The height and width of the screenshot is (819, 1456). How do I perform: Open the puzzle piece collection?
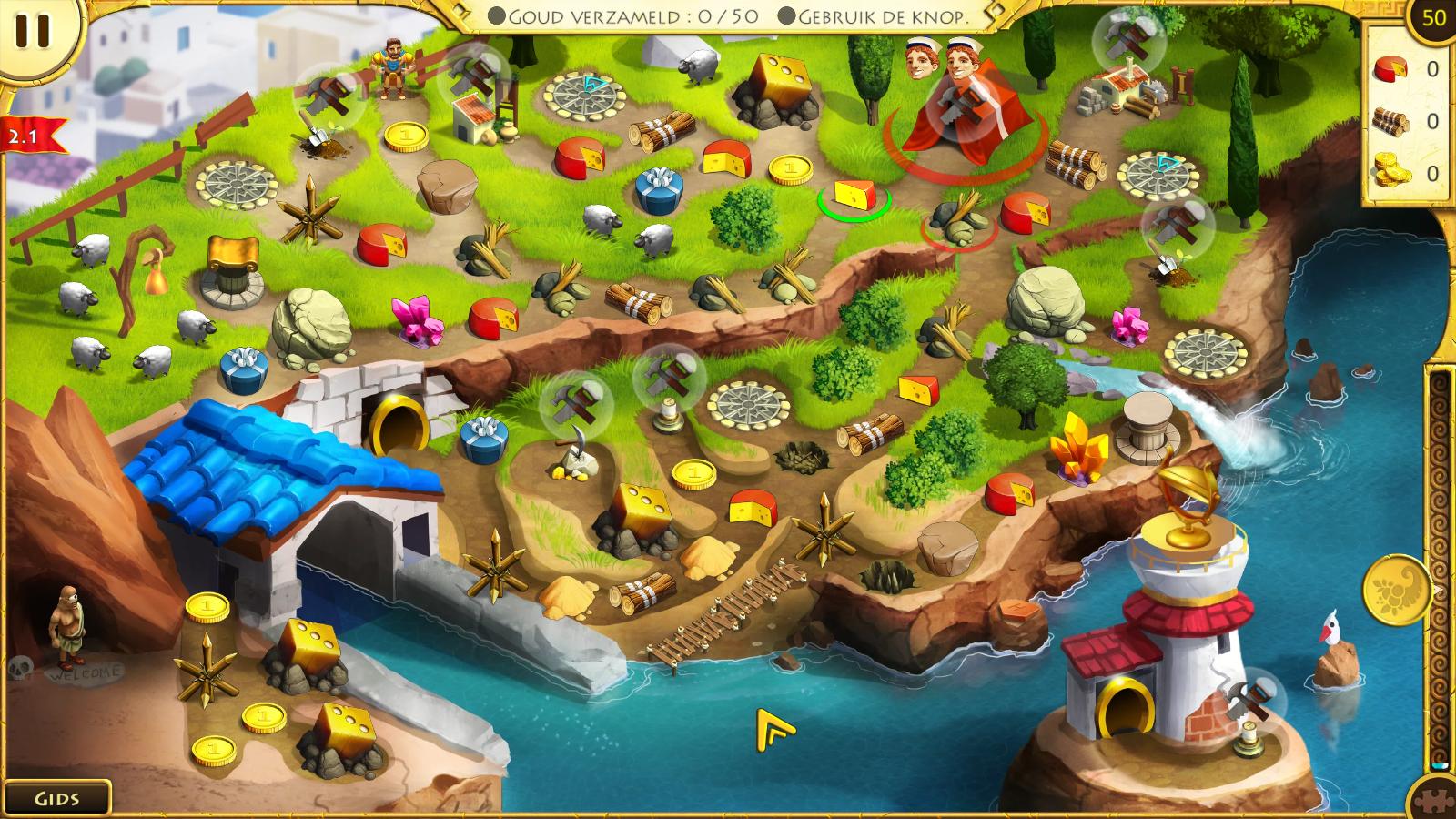click(1435, 801)
